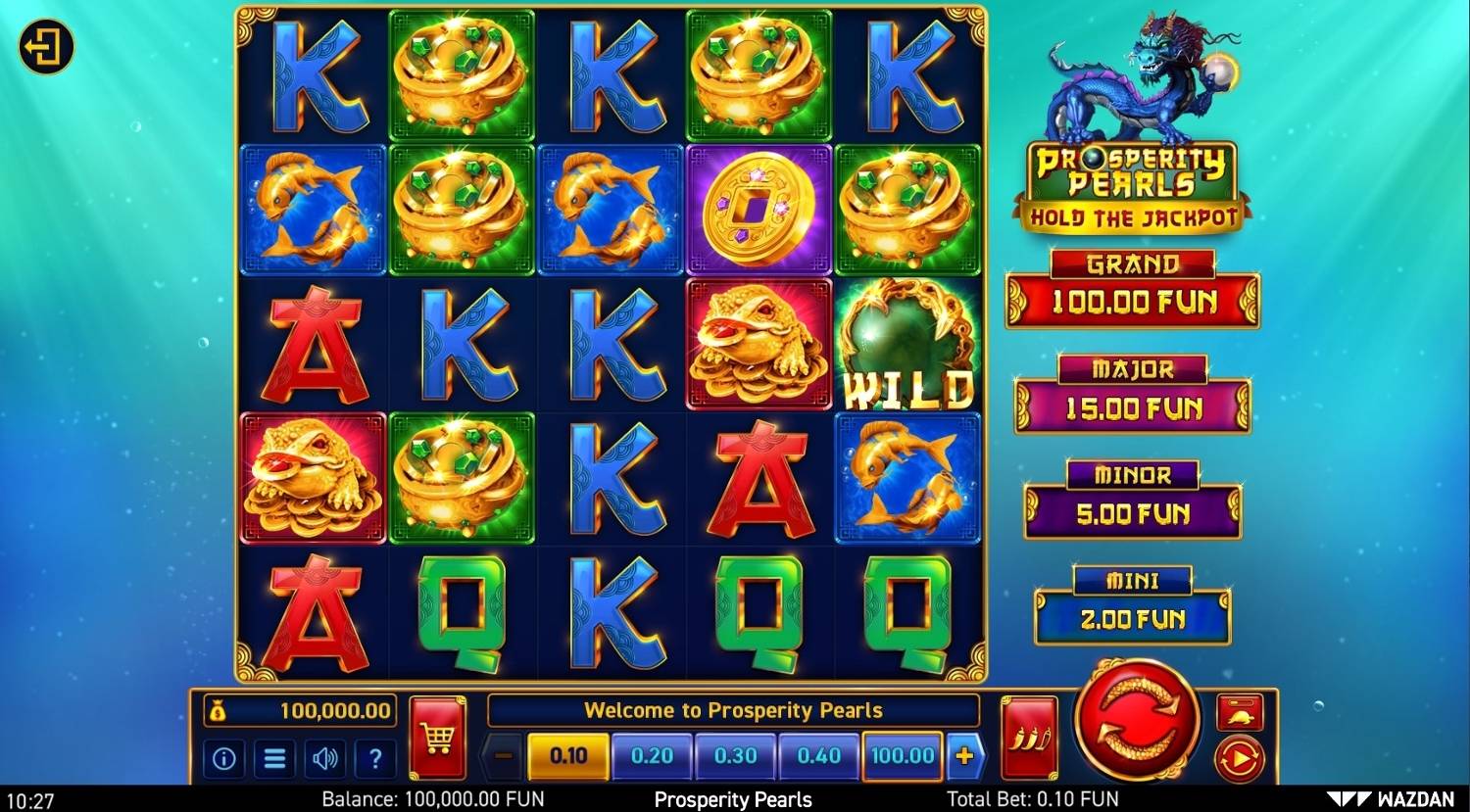Screen dimensions: 1470x812
Task: Choose the 0.20 bet value
Action: click(x=652, y=756)
